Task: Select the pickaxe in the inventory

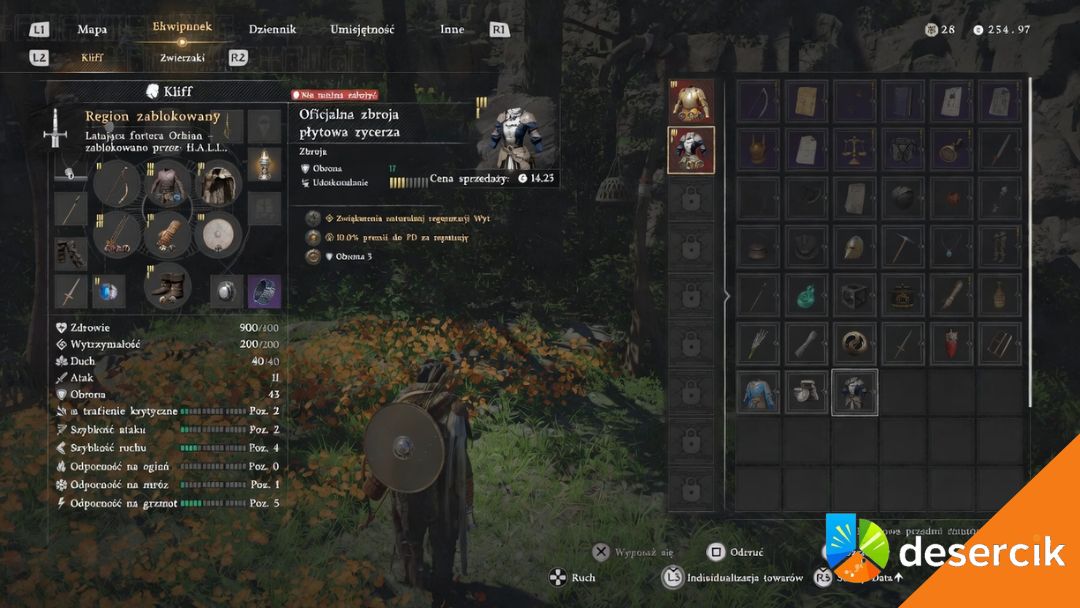Action: [903, 246]
